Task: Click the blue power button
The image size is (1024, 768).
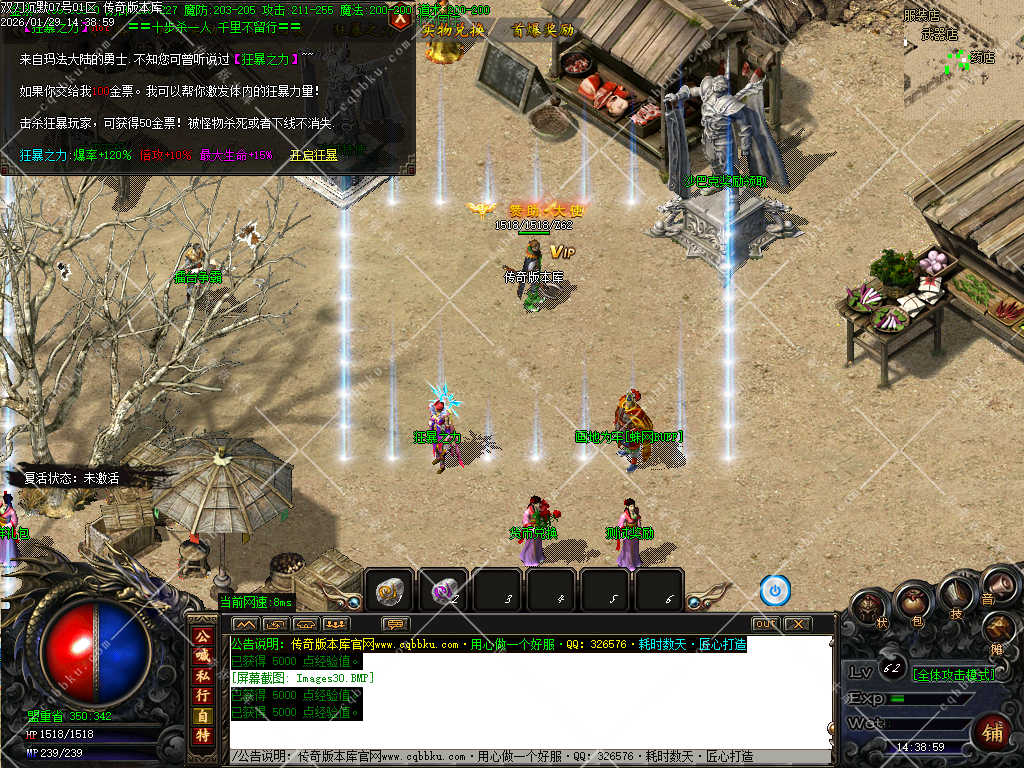Action: click(x=775, y=591)
